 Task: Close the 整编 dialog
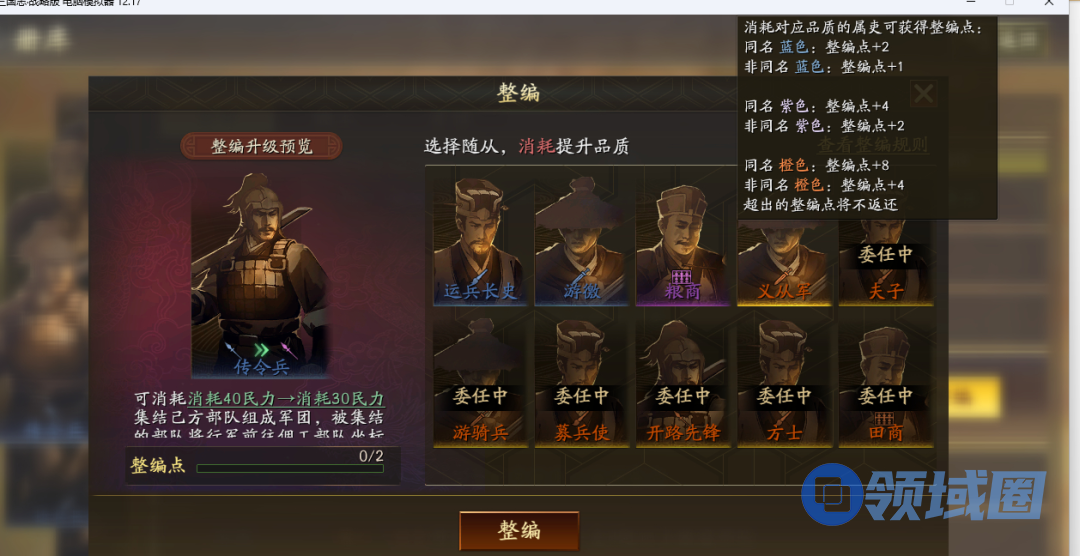point(924,95)
